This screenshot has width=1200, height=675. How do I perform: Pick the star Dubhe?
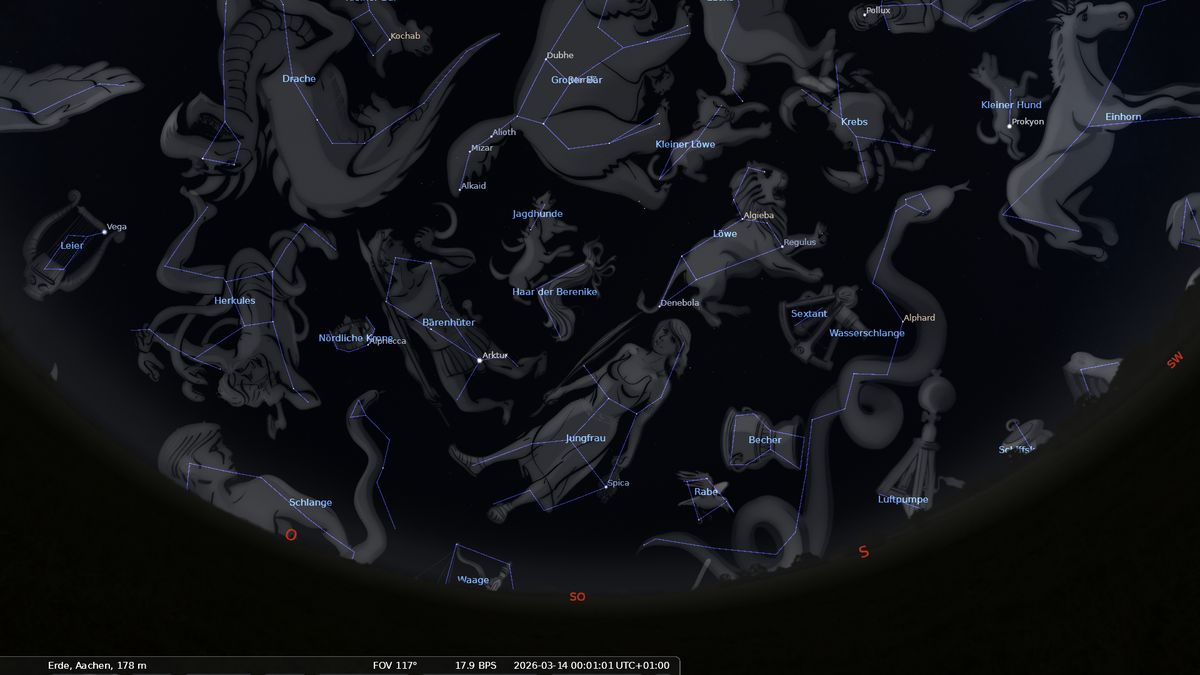[x=546, y=60]
